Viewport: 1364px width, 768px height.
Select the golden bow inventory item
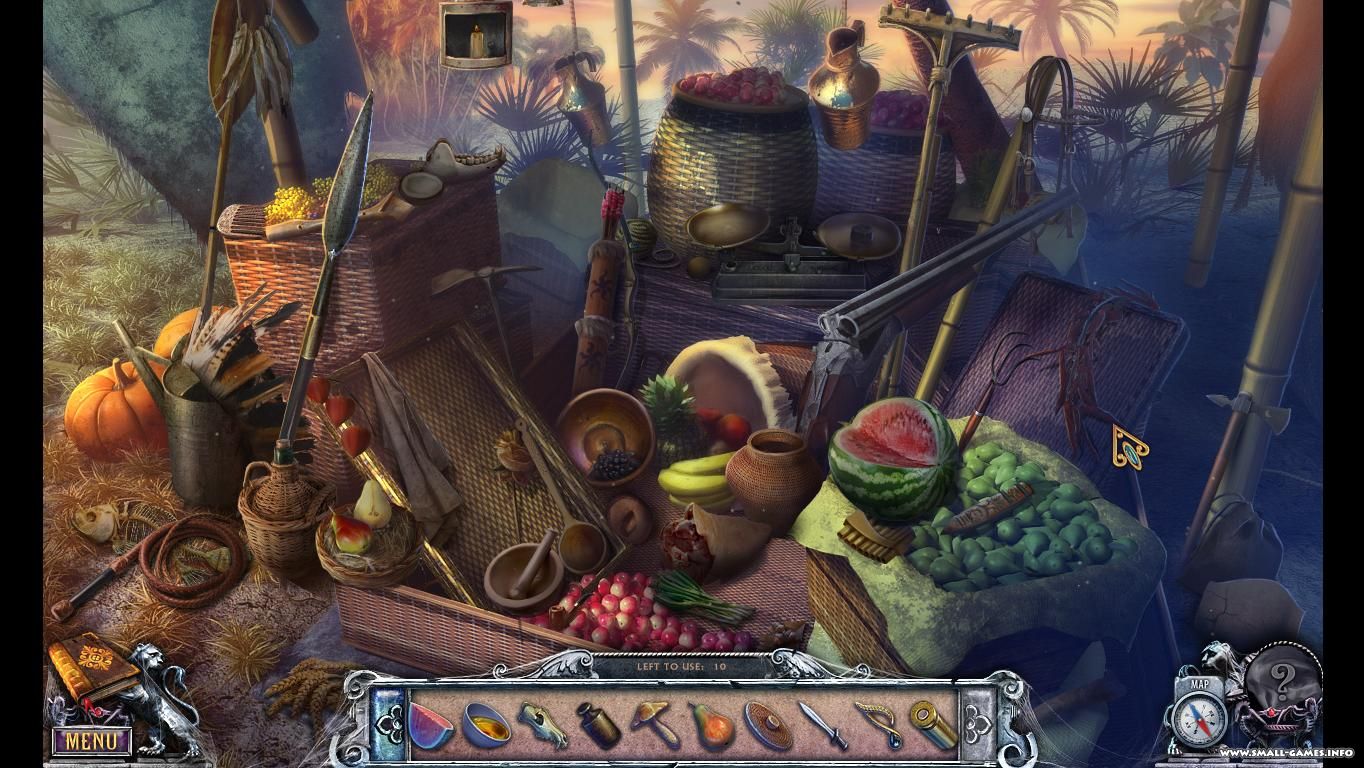pos(878,724)
